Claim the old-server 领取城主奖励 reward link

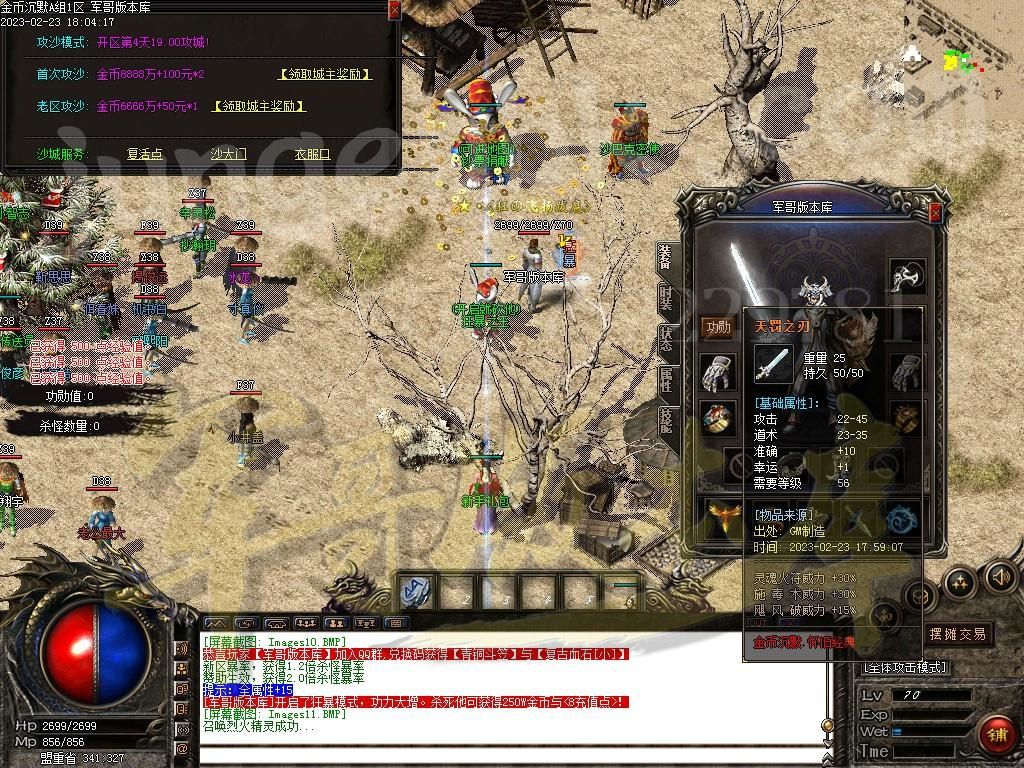(x=259, y=106)
